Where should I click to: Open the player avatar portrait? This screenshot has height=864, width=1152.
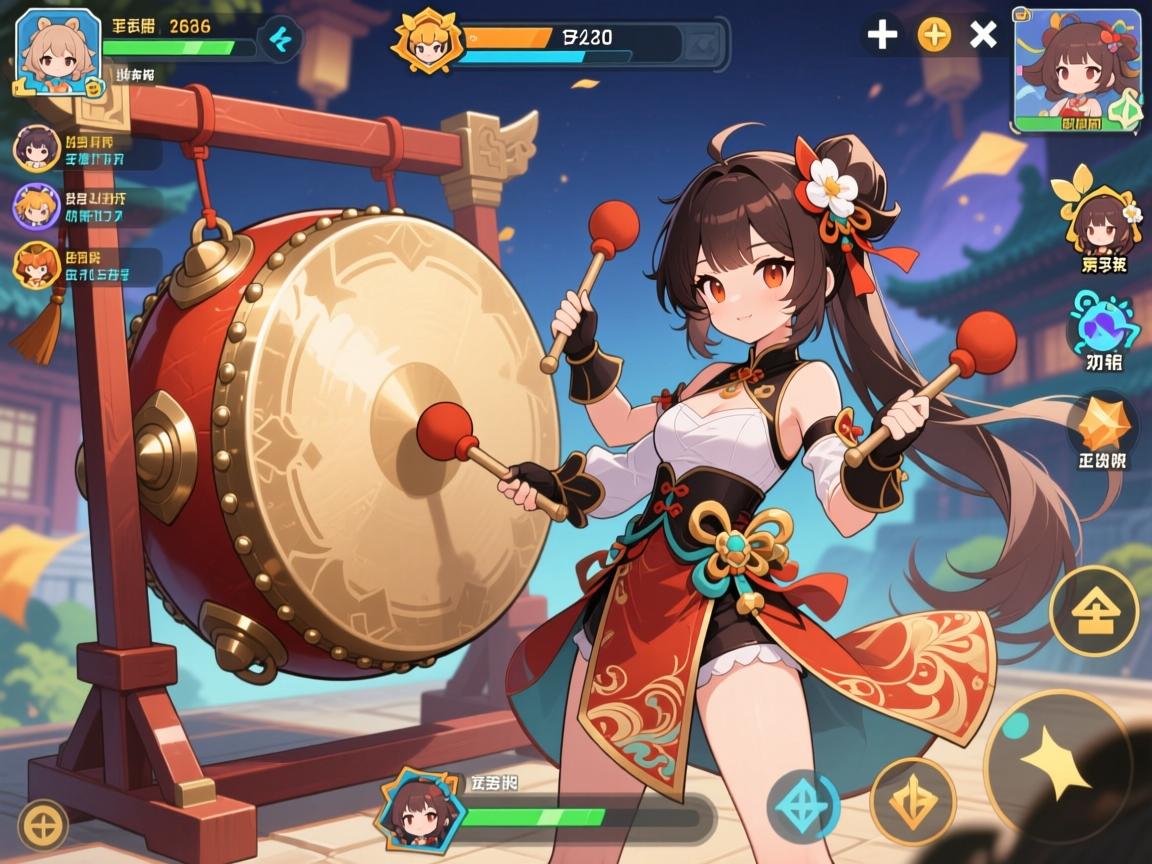pos(58,52)
